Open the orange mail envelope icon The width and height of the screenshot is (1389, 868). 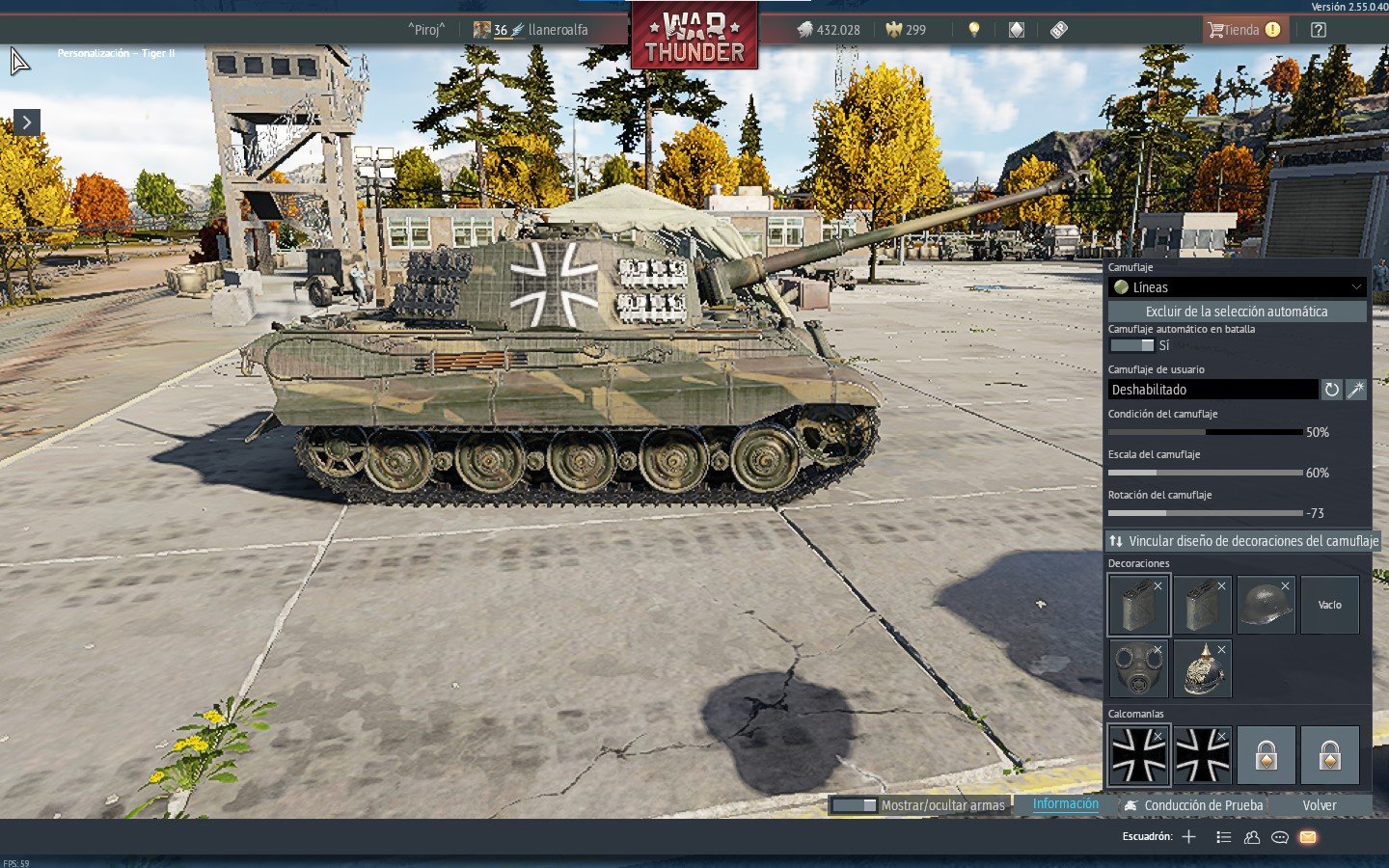pos(1308,837)
